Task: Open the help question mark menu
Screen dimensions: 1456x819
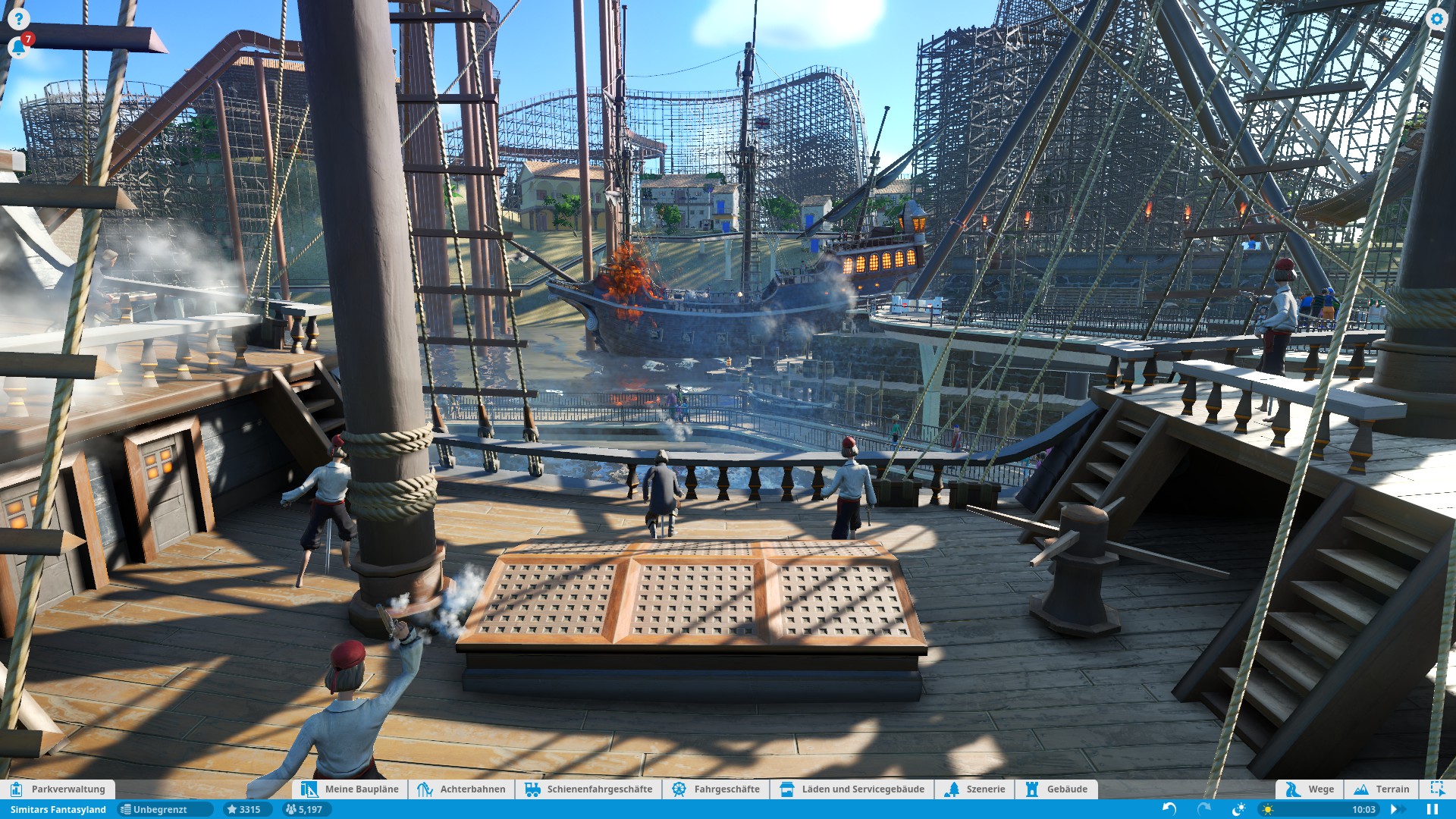Action: point(18,19)
